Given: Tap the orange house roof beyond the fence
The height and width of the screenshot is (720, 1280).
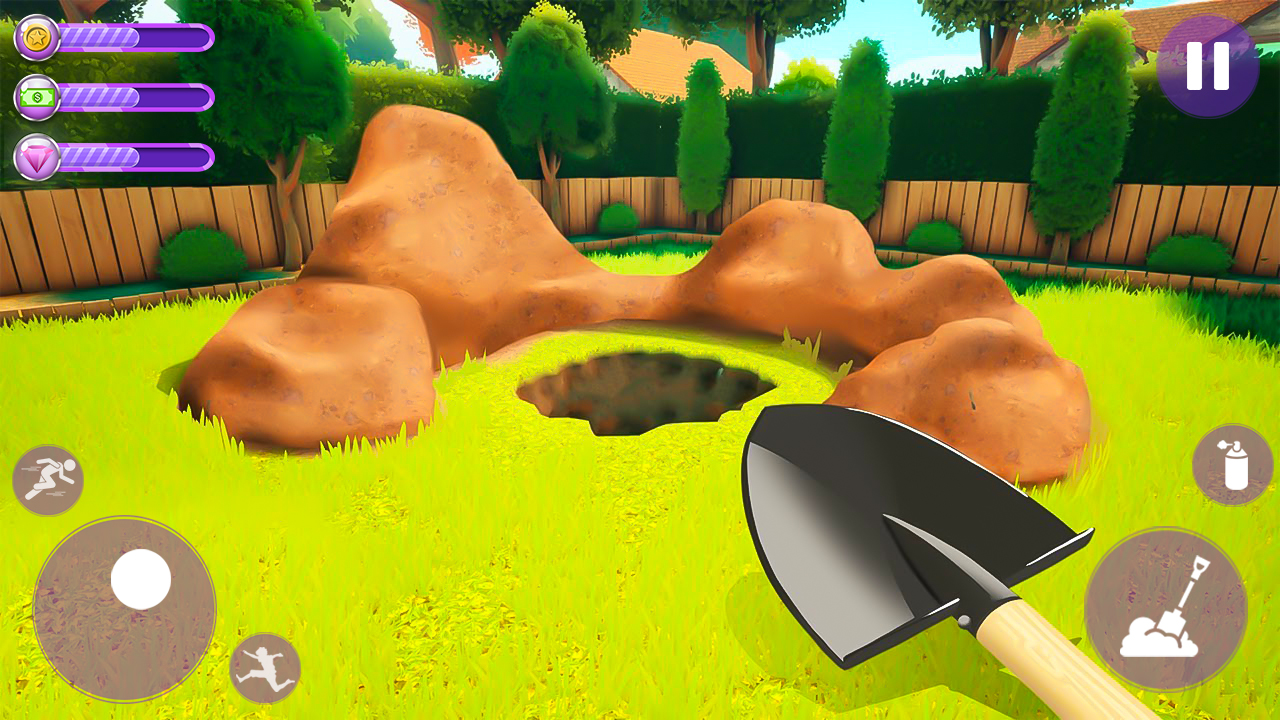Looking at the screenshot, I should 660,60.
